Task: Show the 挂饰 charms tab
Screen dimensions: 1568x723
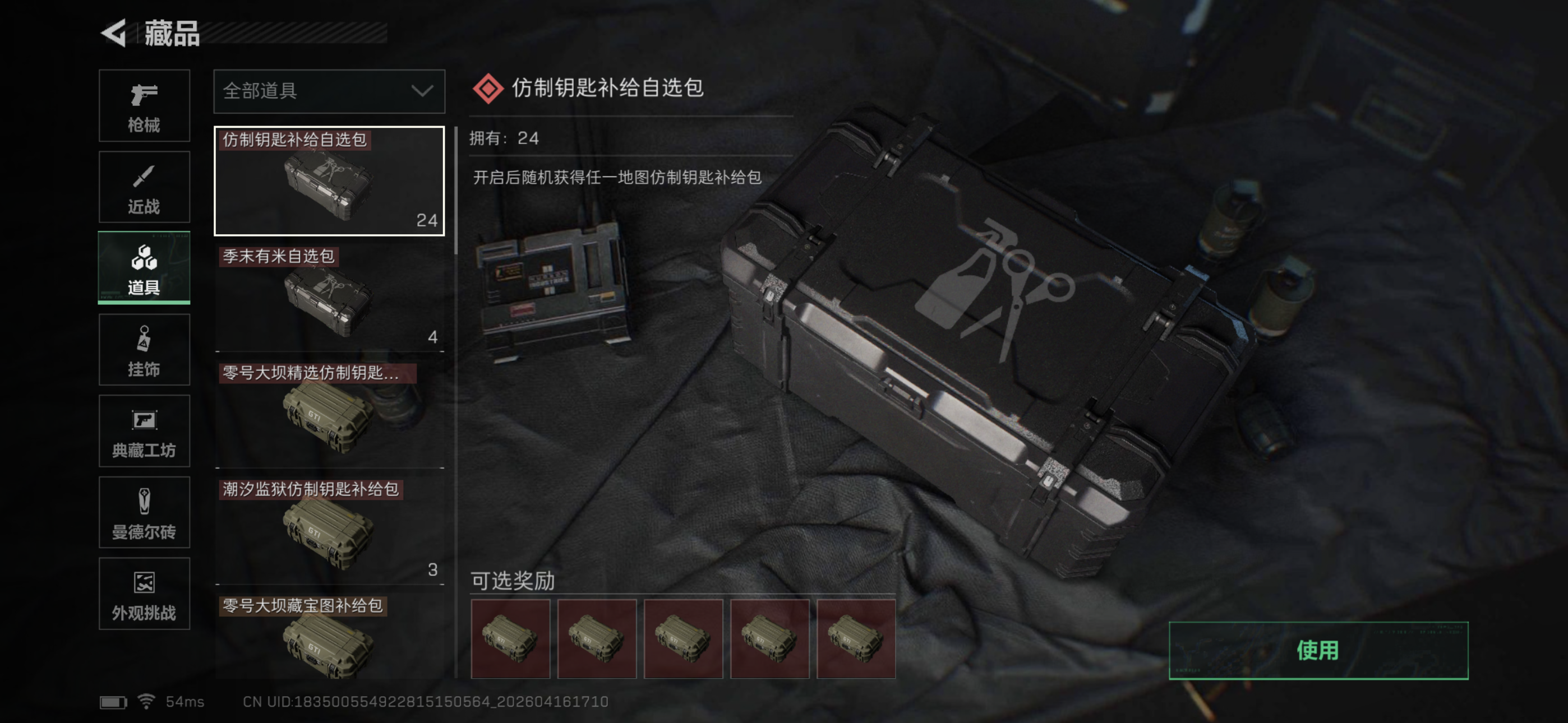Action: pos(144,350)
